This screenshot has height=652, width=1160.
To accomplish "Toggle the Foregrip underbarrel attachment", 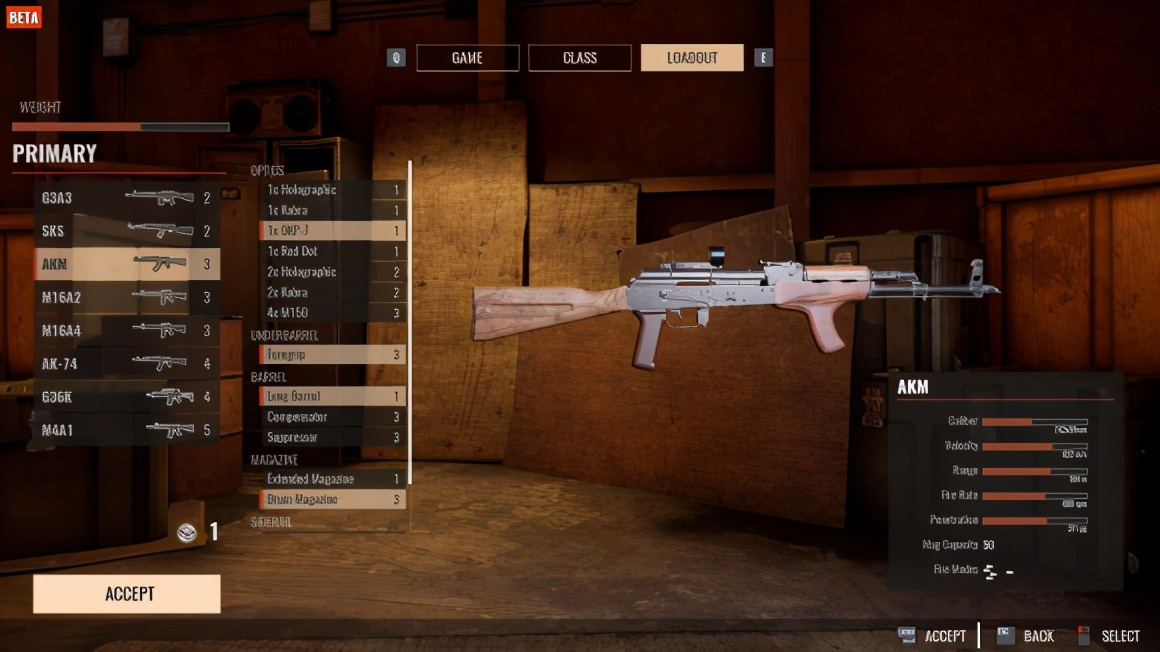I will [x=332, y=355].
